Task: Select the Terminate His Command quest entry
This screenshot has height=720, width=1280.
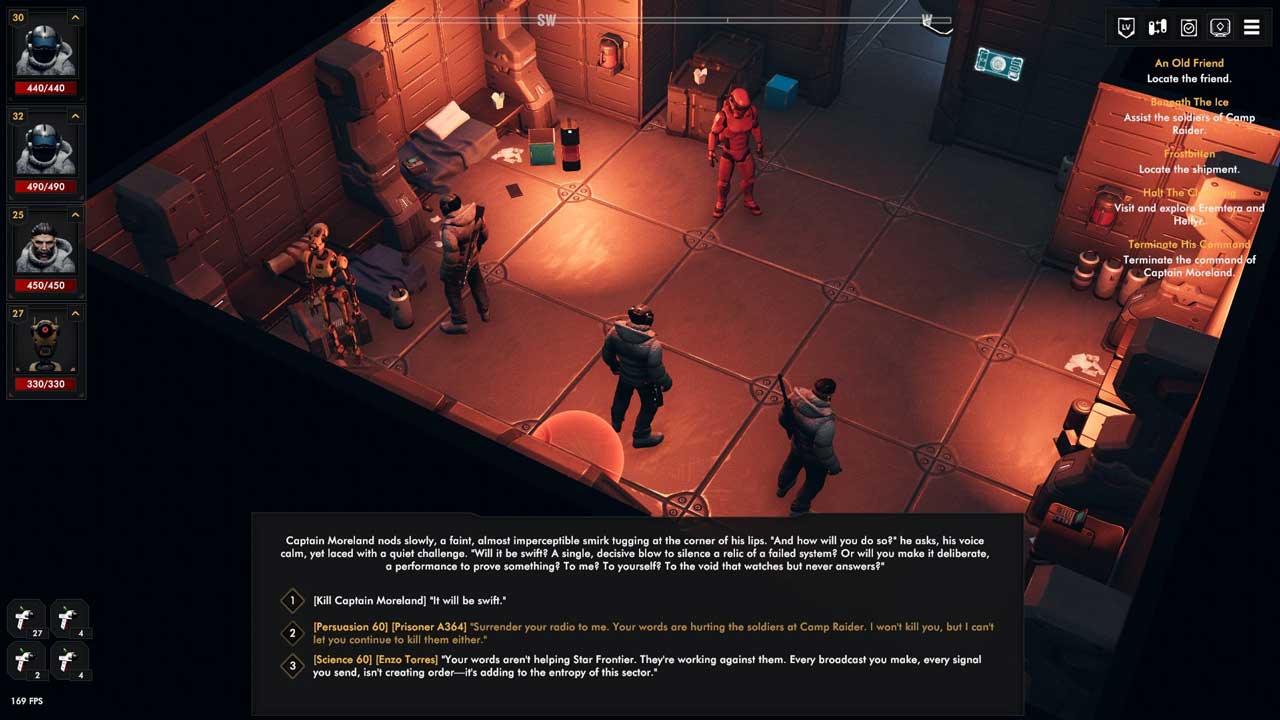Action: [1189, 245]
